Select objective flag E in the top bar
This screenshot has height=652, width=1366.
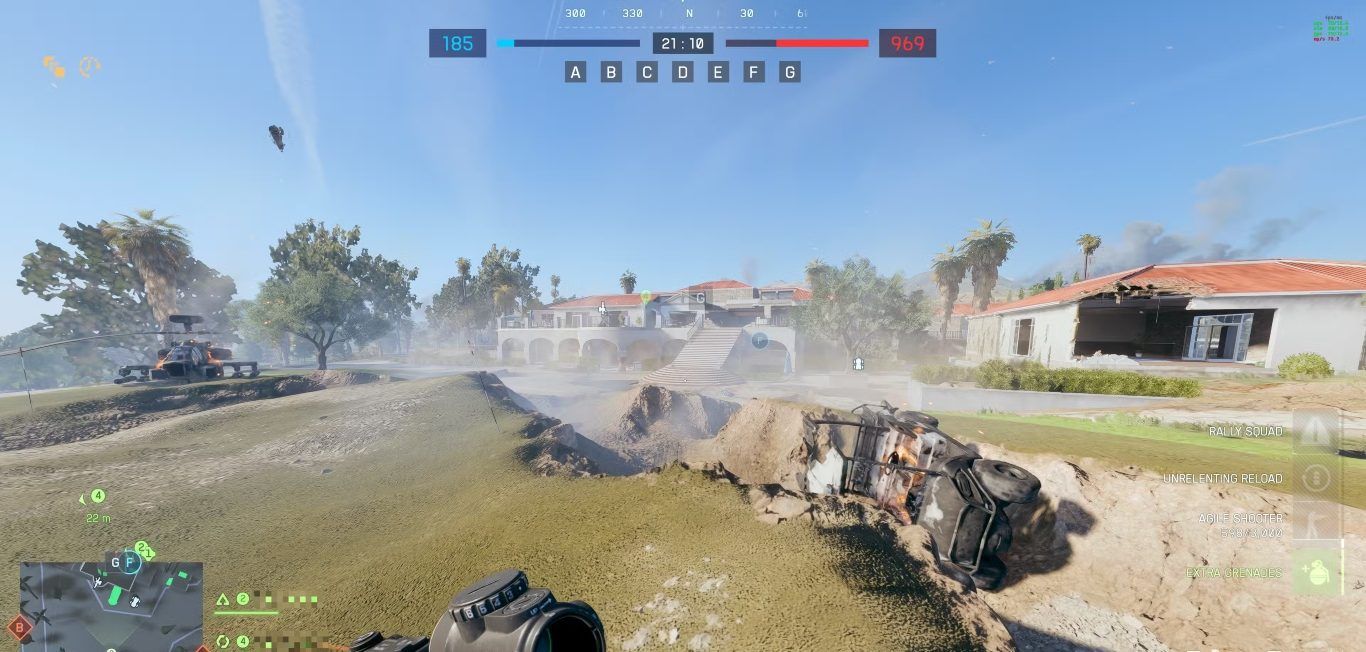(x=718, y=72)
